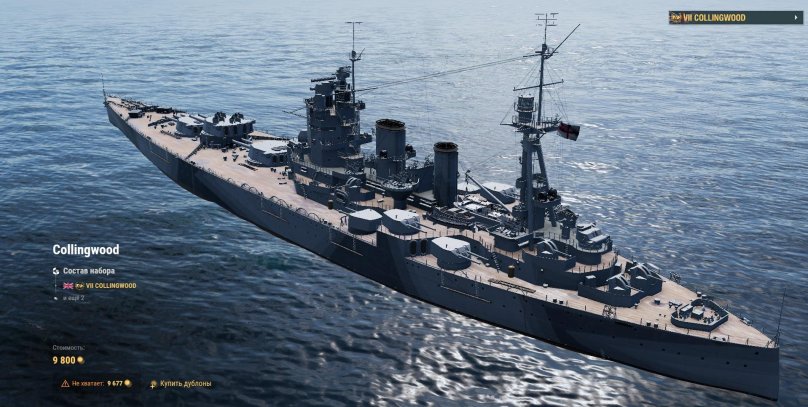808x407 pixels.
Task: Open the VII Collingwood dropdown panel
Action: tap(736, 17)
